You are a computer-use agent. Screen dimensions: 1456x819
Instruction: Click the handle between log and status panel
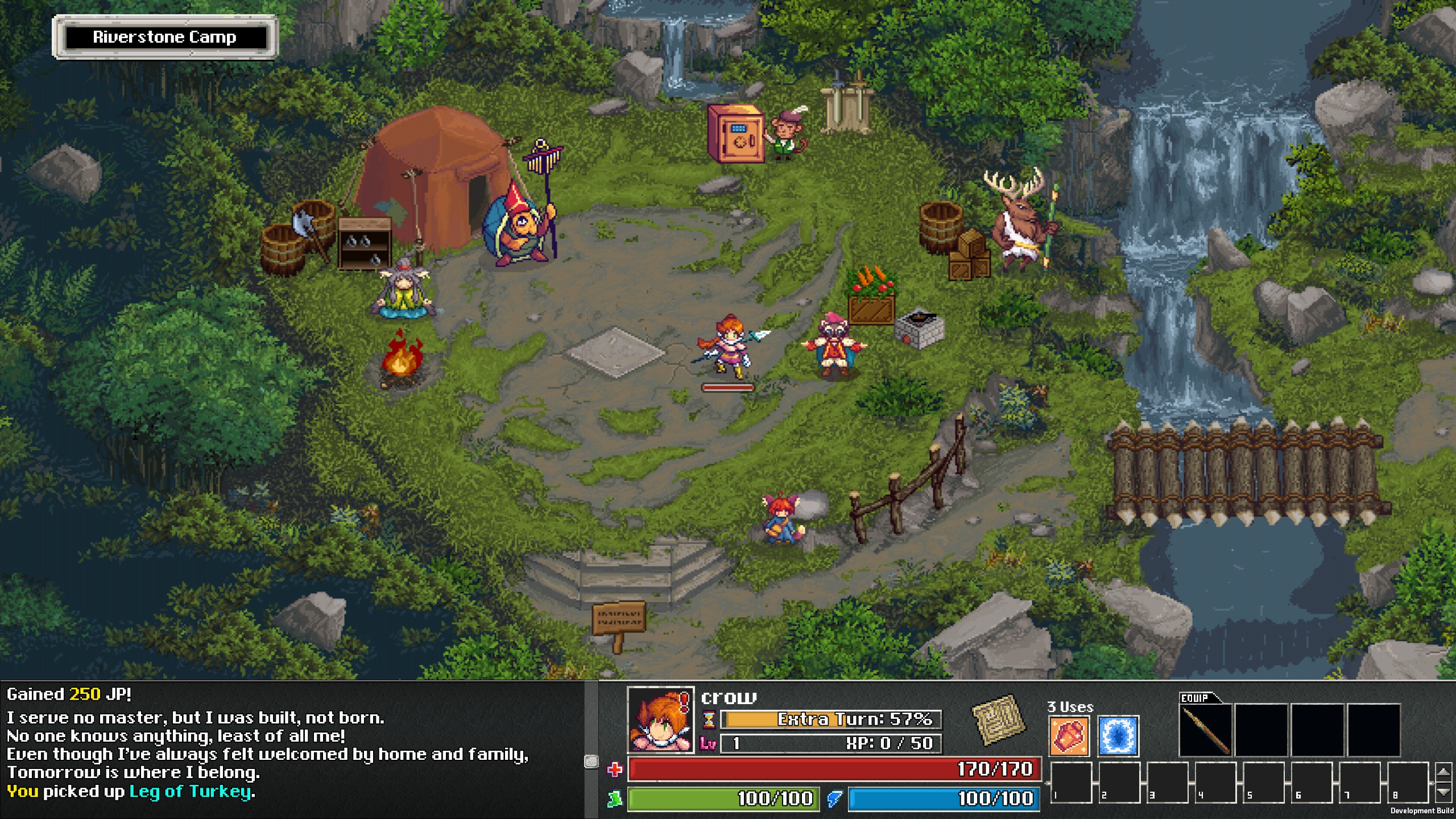tap(591, 760)
